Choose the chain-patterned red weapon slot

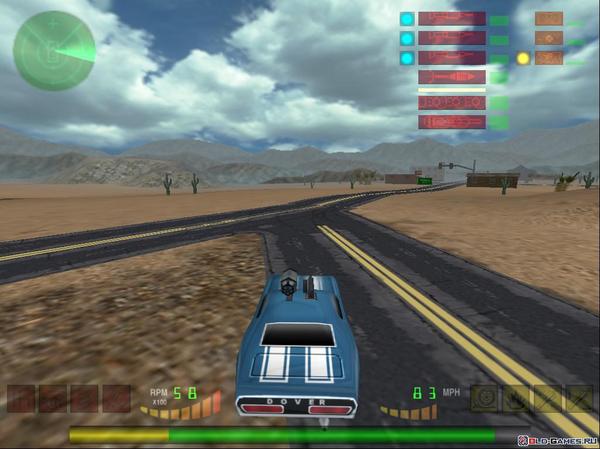(x=451, y=102)
